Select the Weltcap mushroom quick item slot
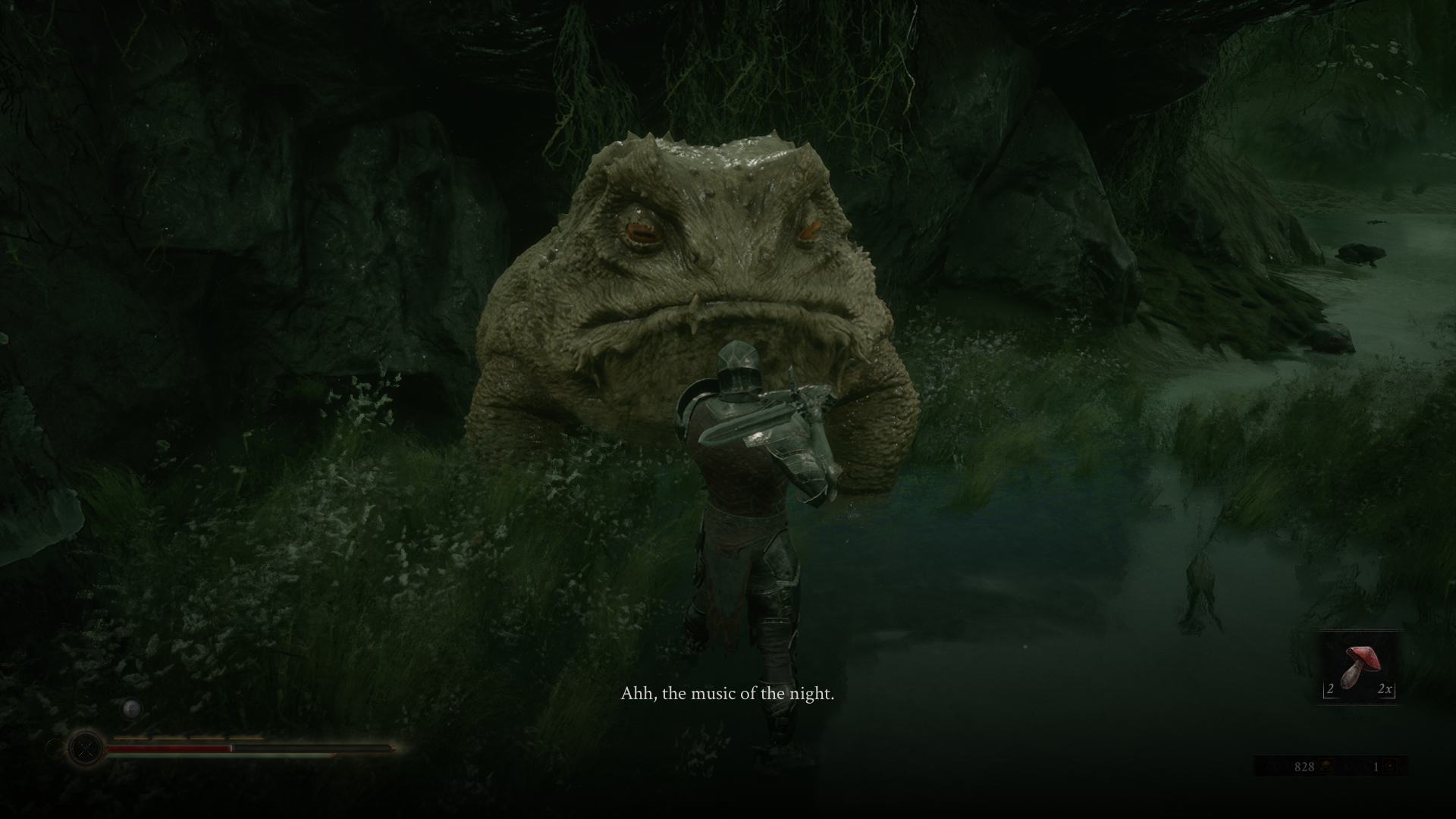This screenshot has height=819, width=1456. point(1359,667)
